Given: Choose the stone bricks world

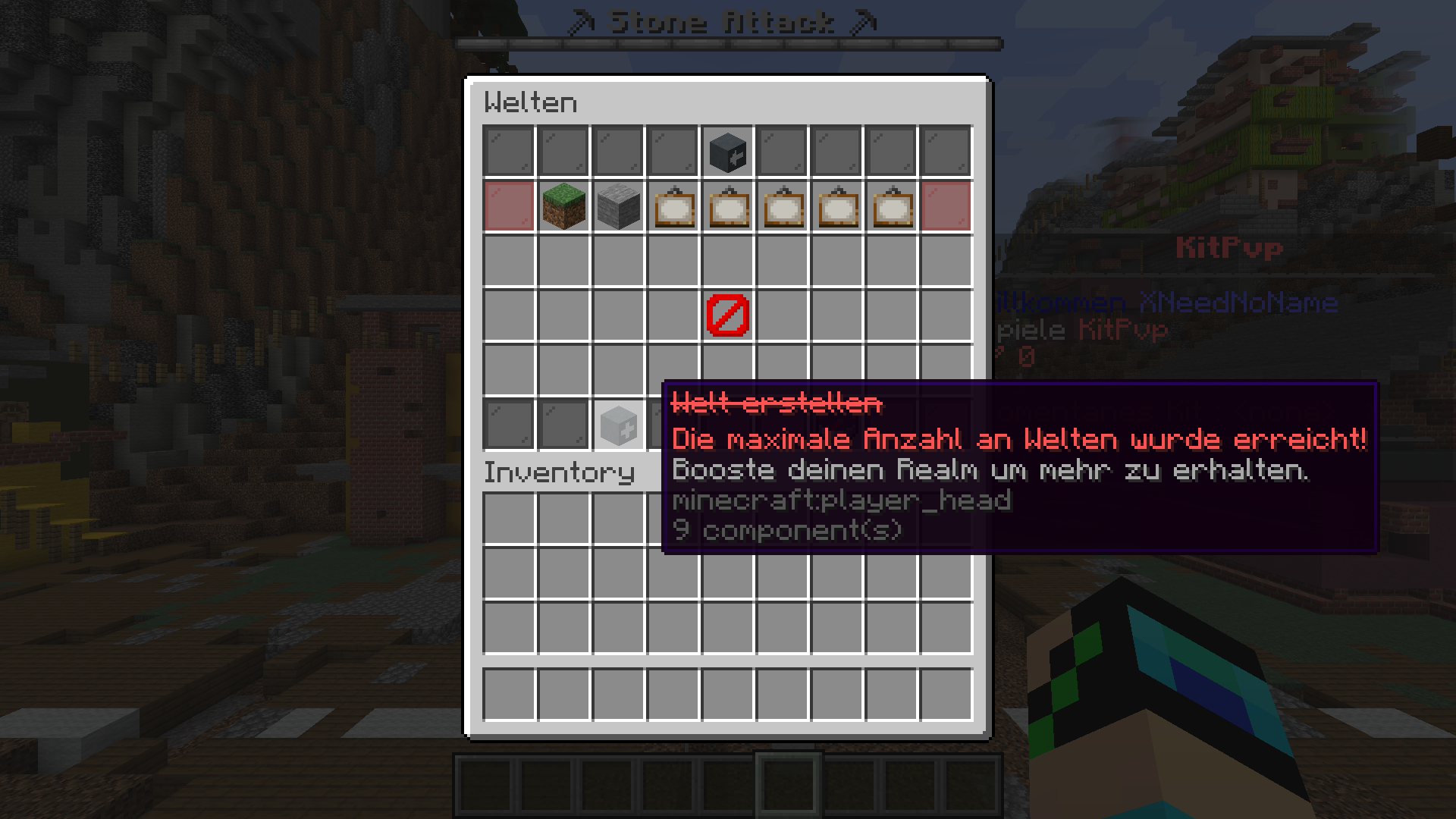Looking at the screenshot, I should pos(618,206).
